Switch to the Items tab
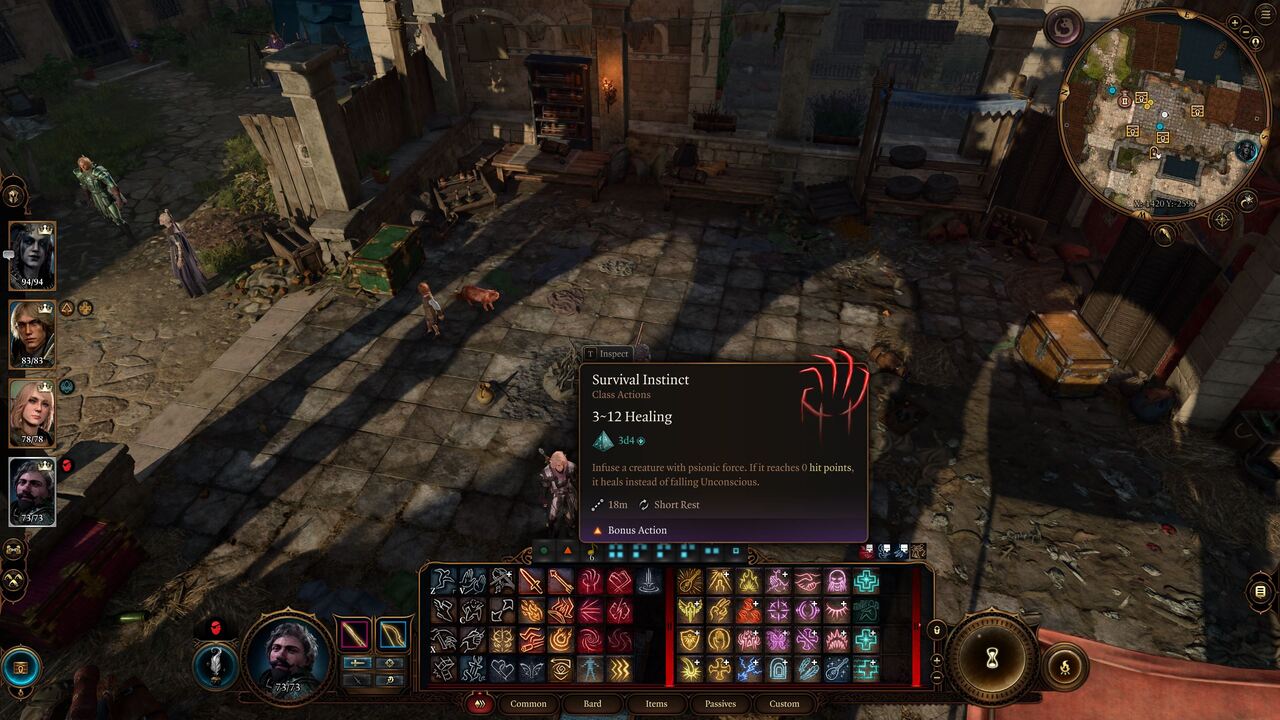 [656, 704]
